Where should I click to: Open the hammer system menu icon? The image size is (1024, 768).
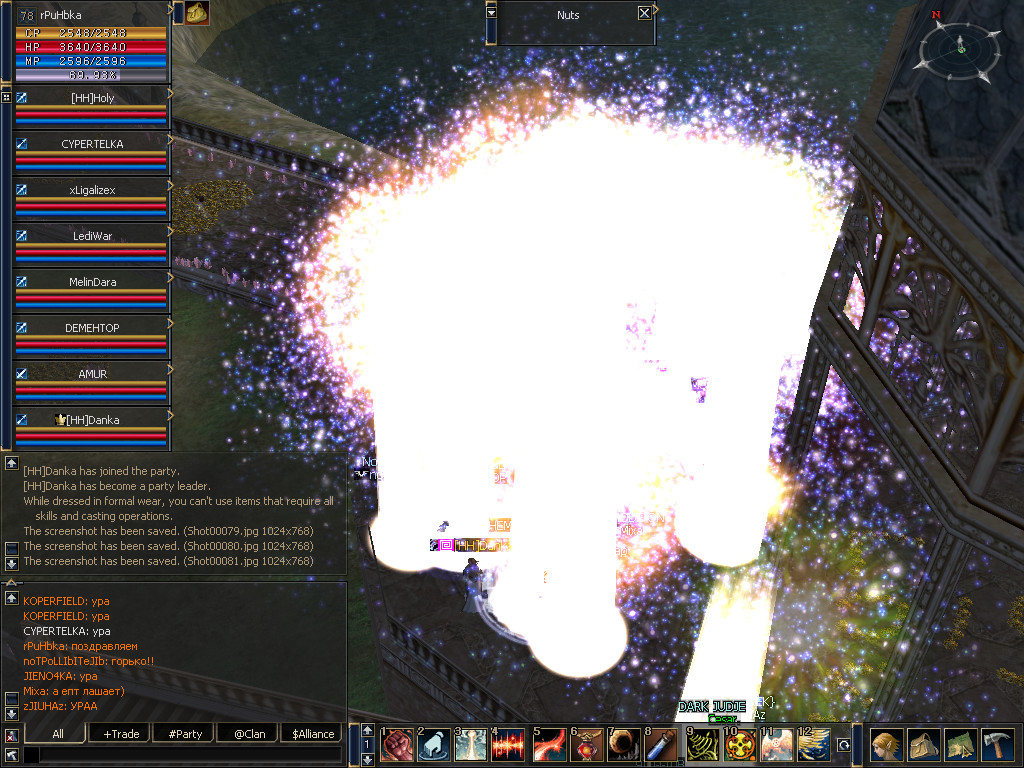996,746
